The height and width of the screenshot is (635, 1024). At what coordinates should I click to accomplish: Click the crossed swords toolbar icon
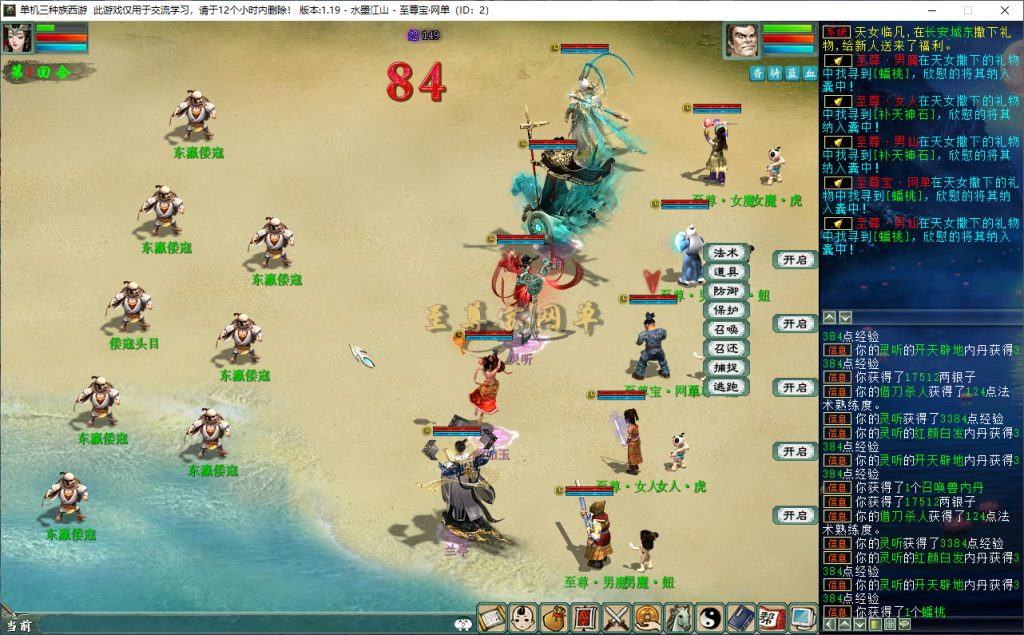tap(617, 618)
